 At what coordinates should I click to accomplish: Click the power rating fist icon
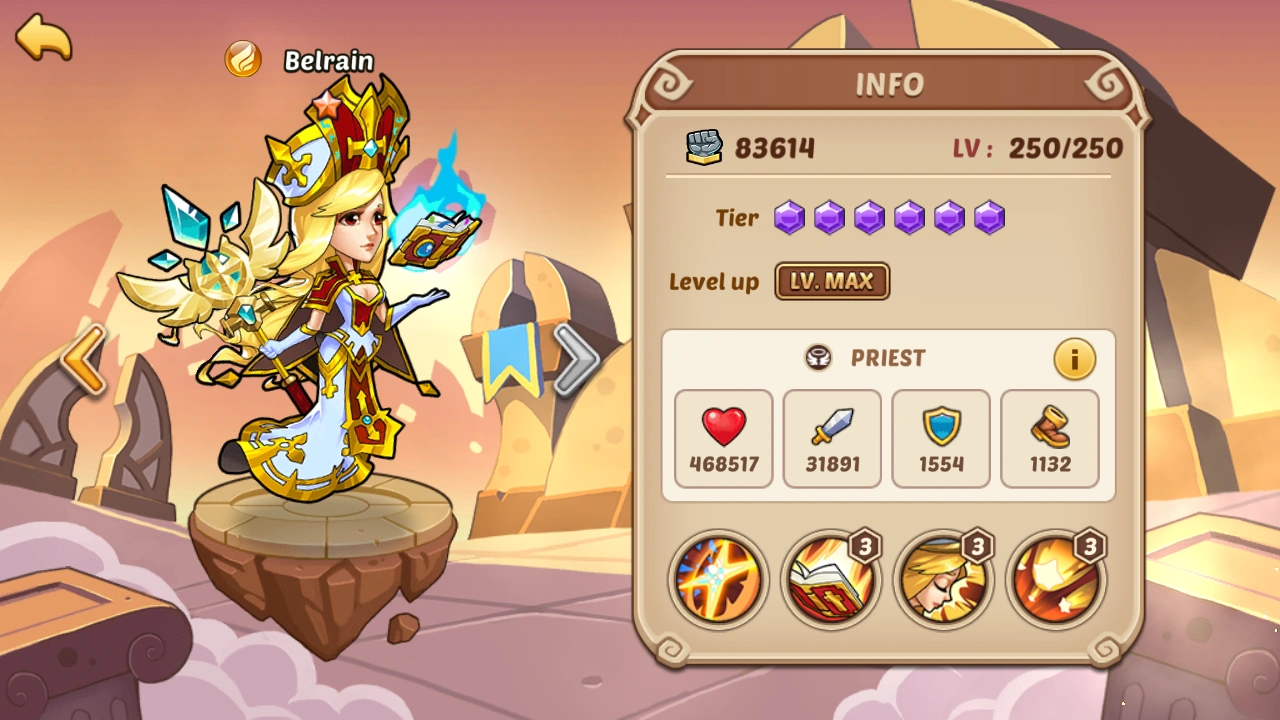(706, 145)
